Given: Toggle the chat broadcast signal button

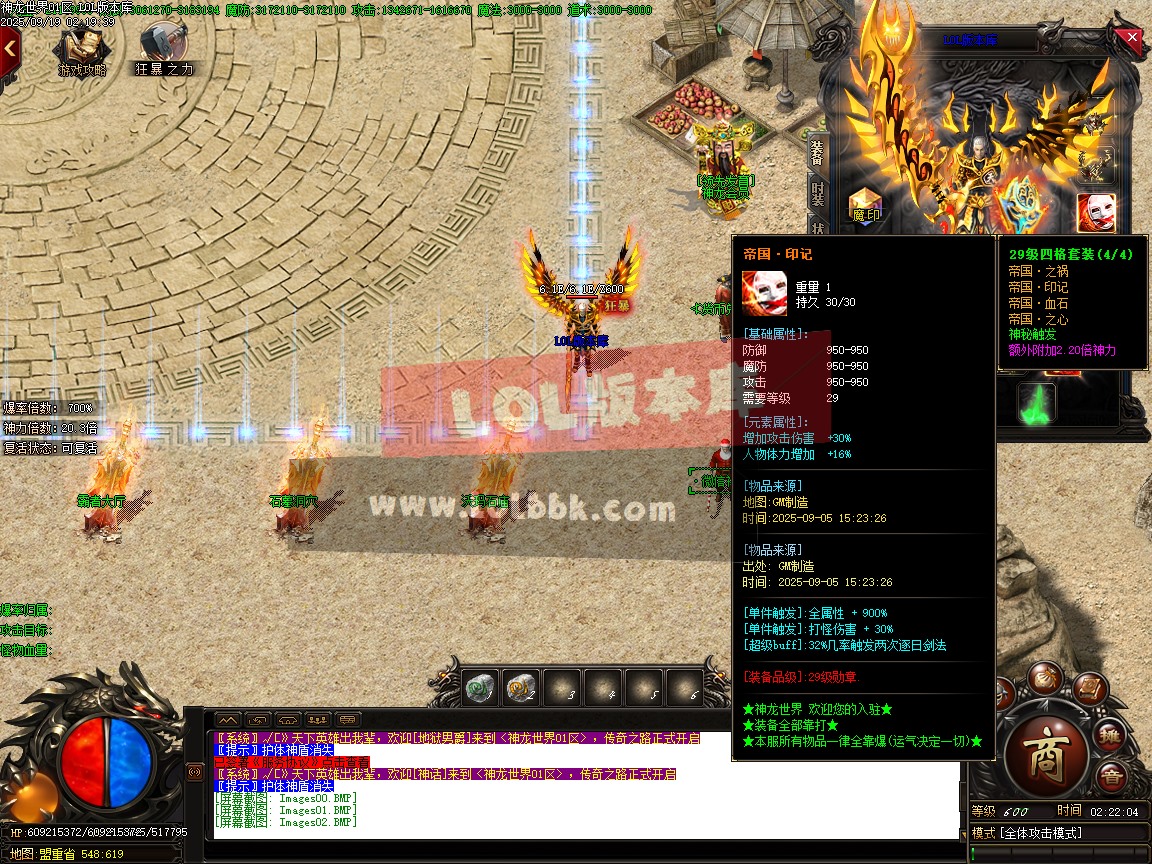Looking at the screenshot, I should pyautogui.click(x=195, y=772).
